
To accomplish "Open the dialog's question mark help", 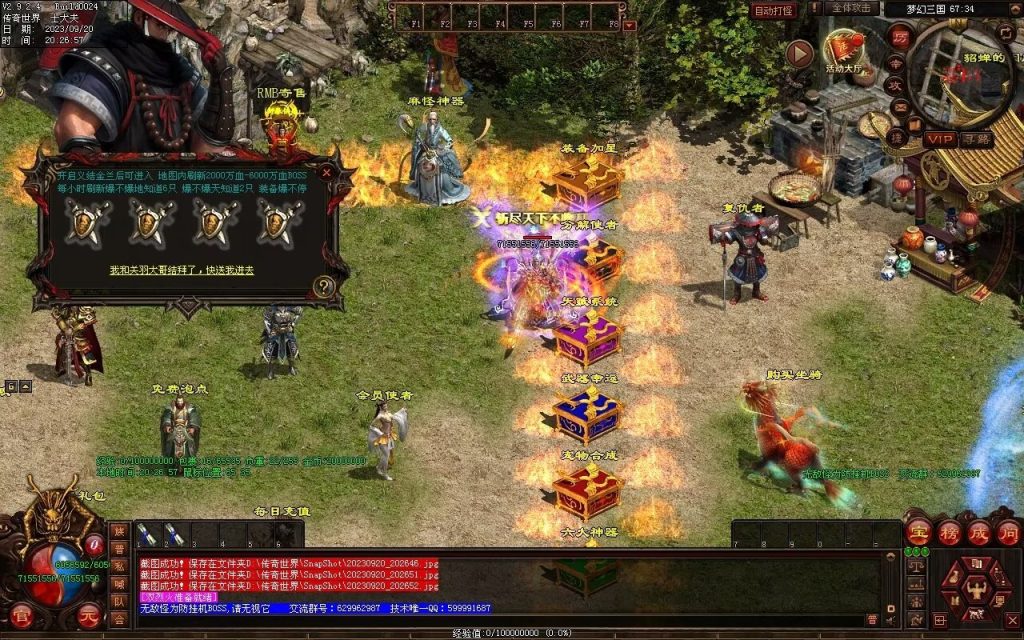I will coord(323,287).
